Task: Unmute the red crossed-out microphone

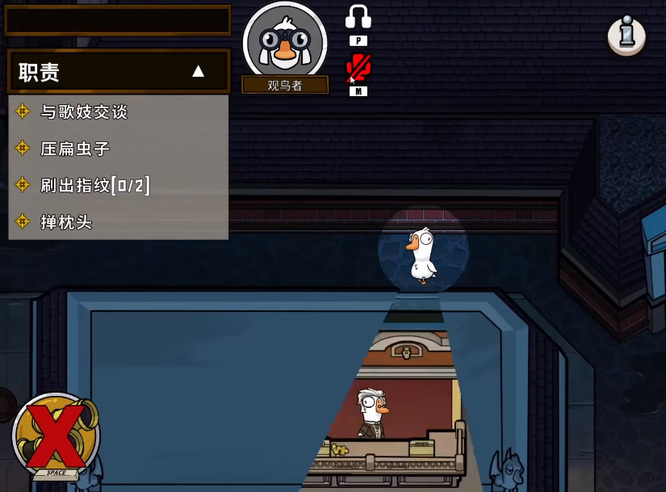Action: click(358, 68)
